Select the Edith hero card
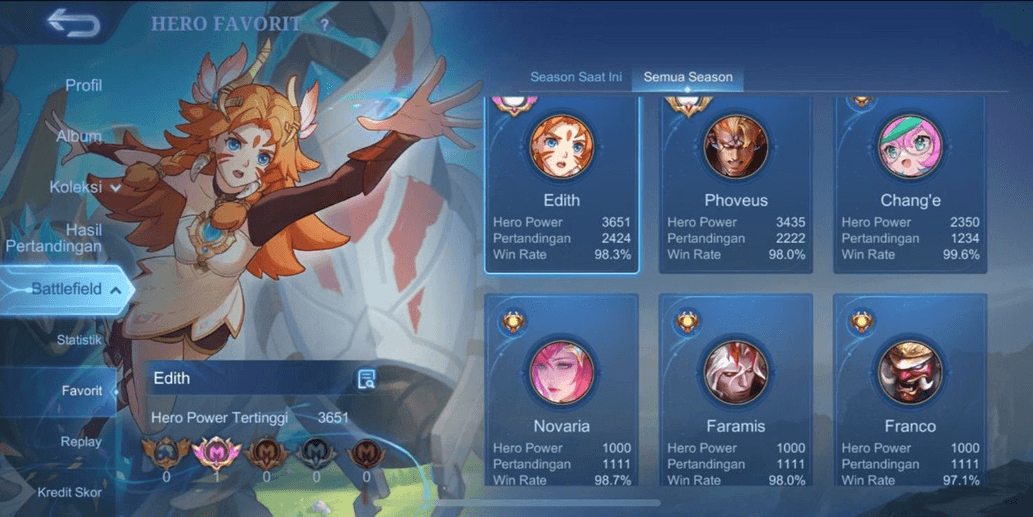 point(561,186)
